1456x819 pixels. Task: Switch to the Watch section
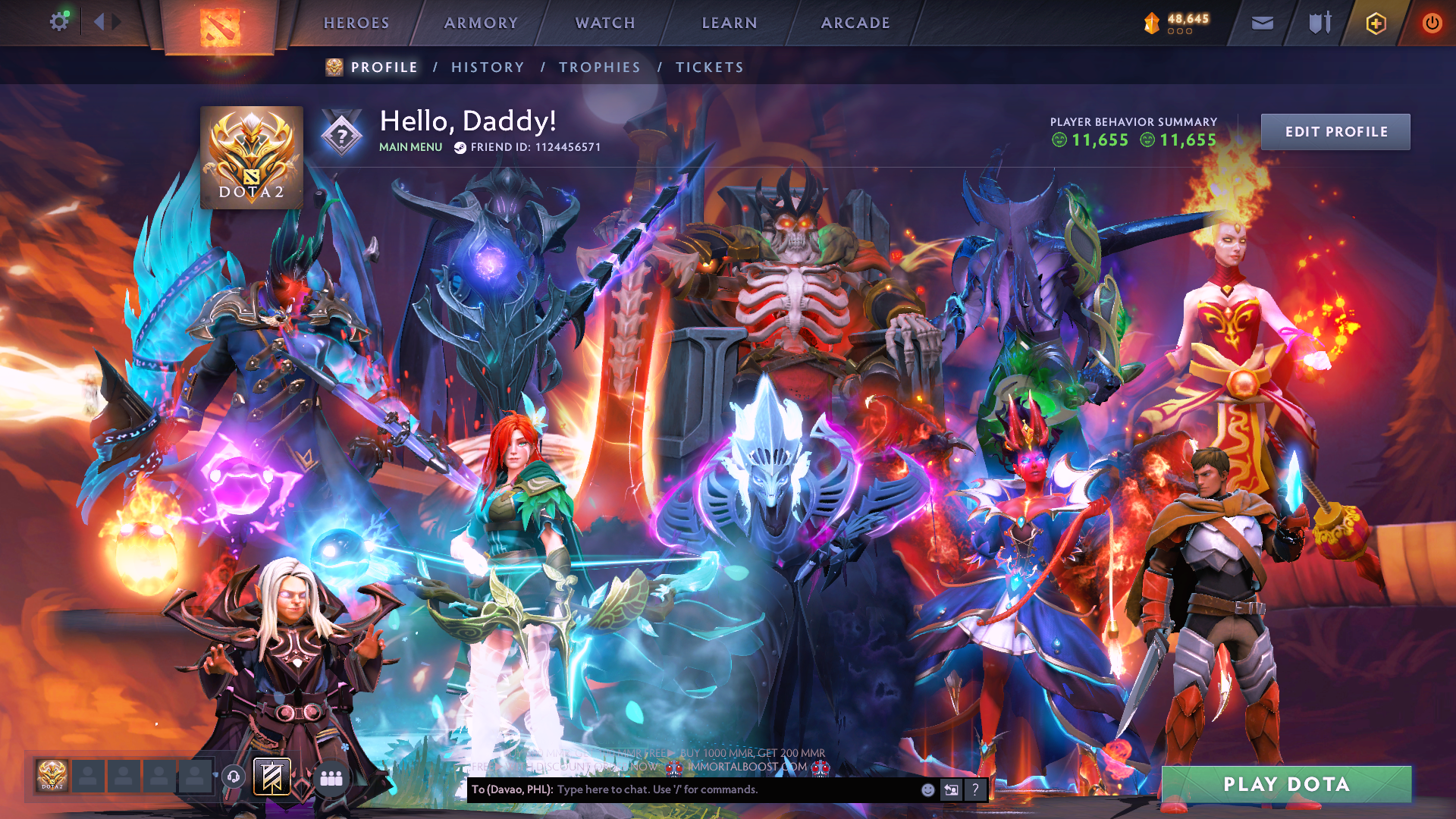pos(605,24)
